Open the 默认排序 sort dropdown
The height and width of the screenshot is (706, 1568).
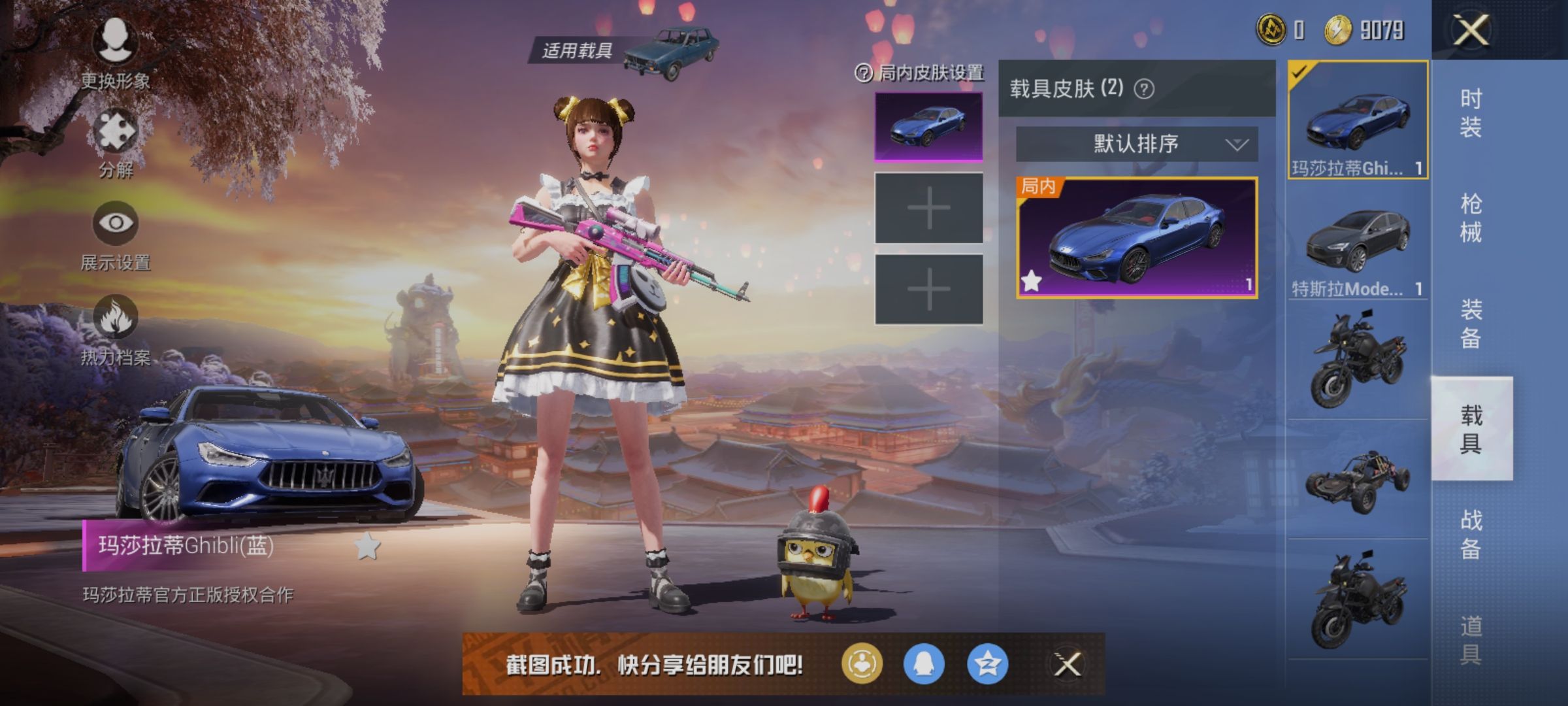tap(1135, 145)
